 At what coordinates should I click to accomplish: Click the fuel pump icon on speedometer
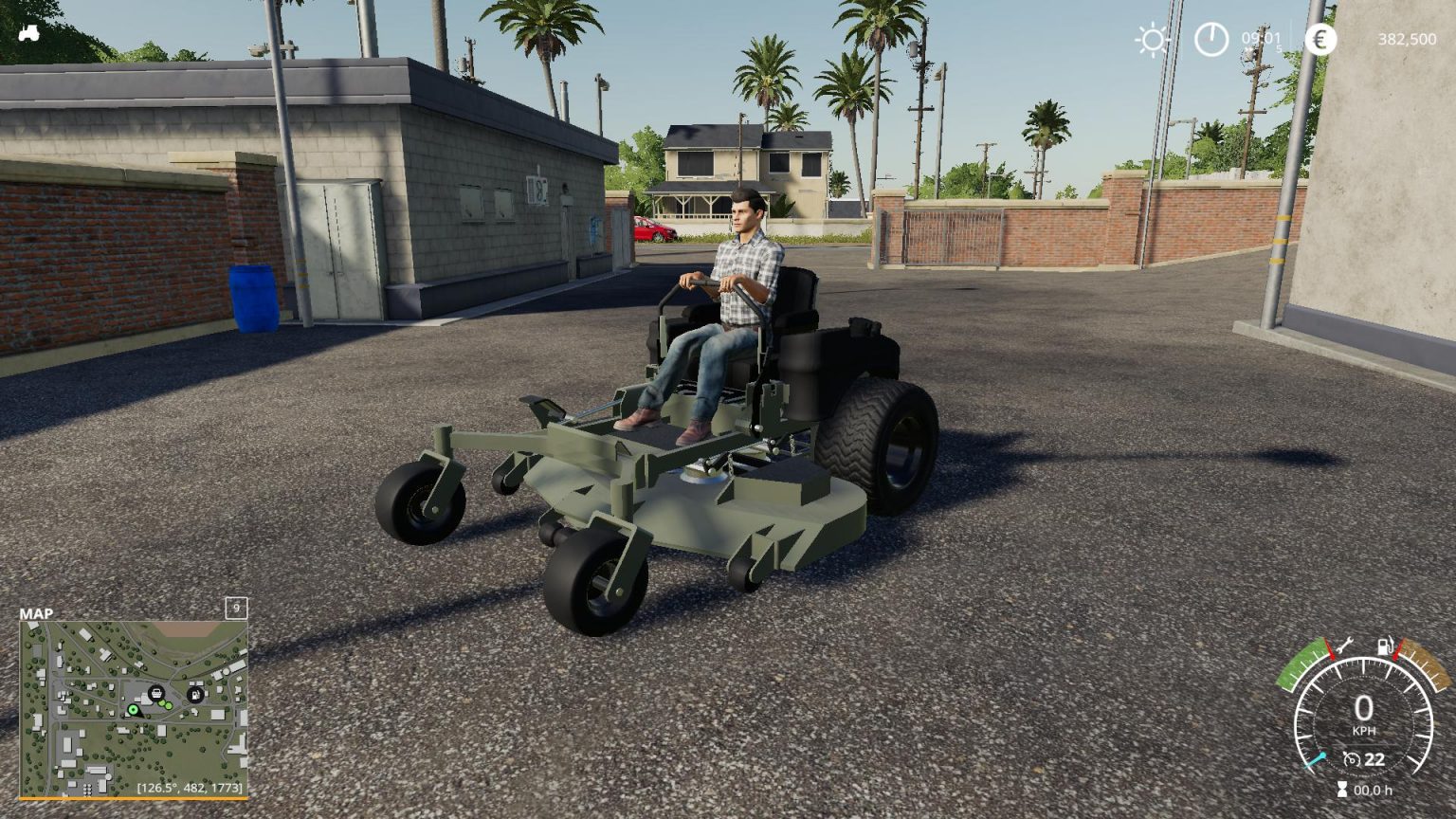pyautogui.click(x=1385, y=646)
